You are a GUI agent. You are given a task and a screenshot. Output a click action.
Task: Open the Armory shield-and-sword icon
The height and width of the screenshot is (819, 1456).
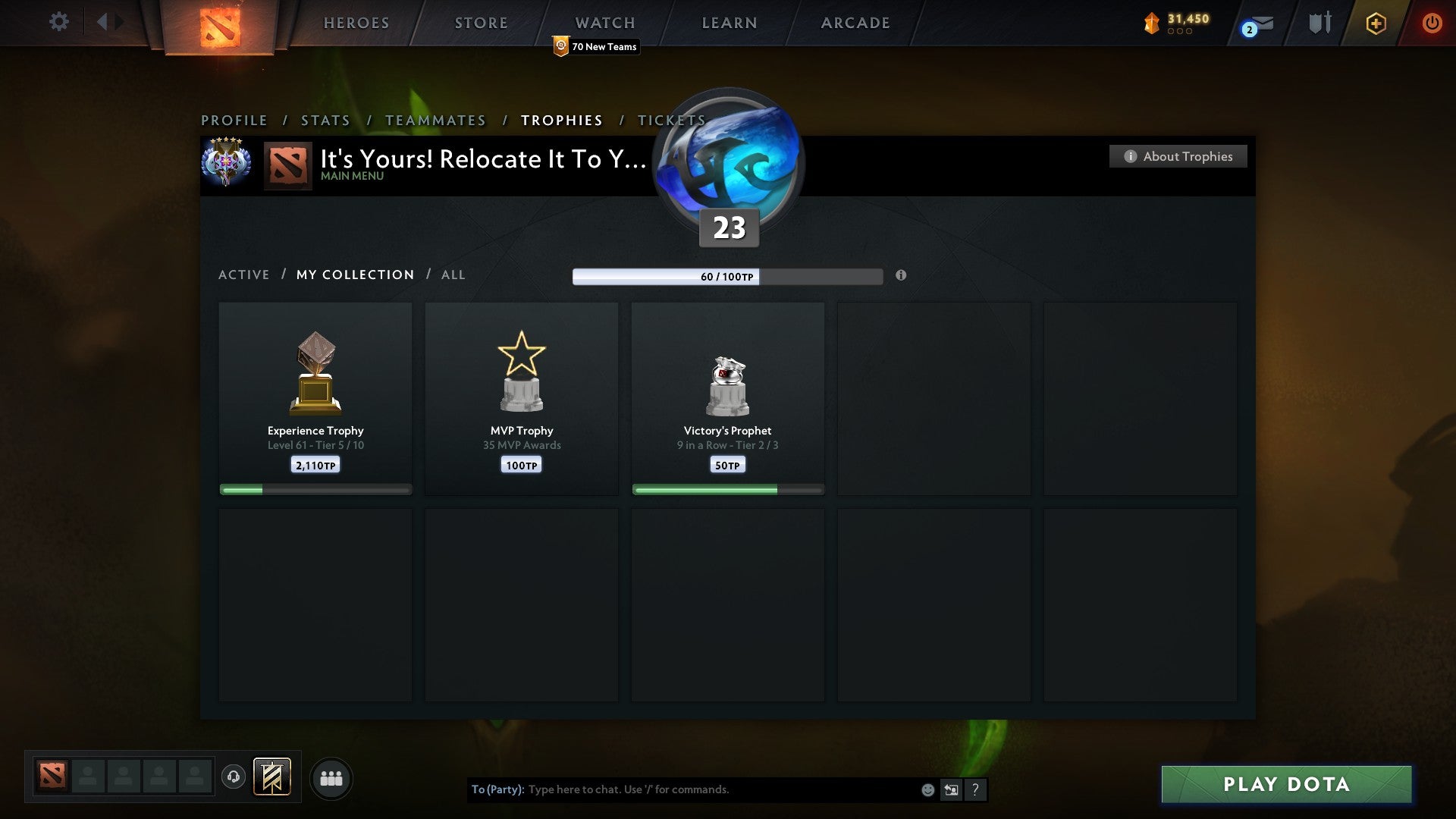(x=1319, y=23)
